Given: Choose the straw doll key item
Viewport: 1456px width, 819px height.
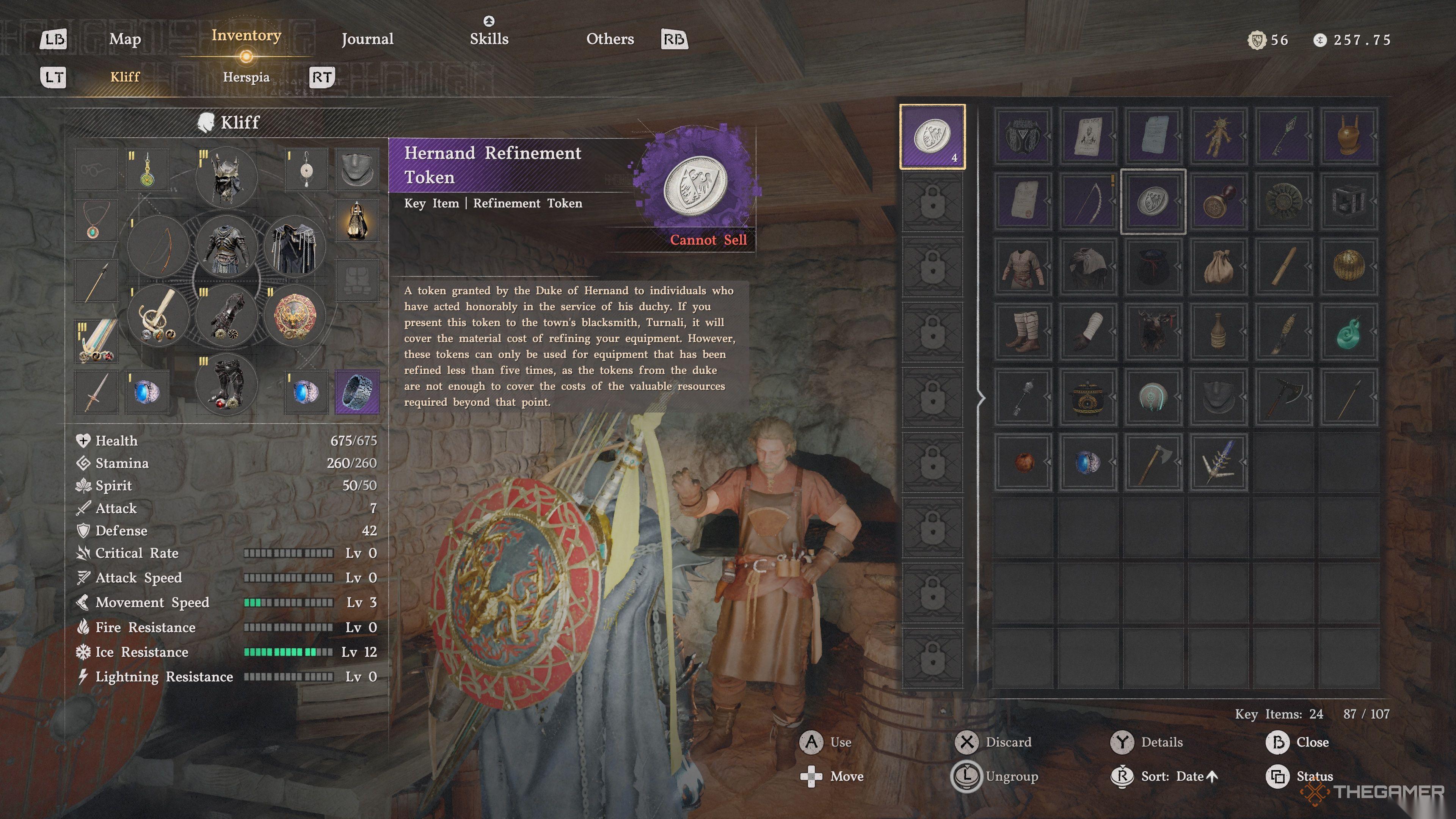Looking at the screenshot, I should point(1218,136).
